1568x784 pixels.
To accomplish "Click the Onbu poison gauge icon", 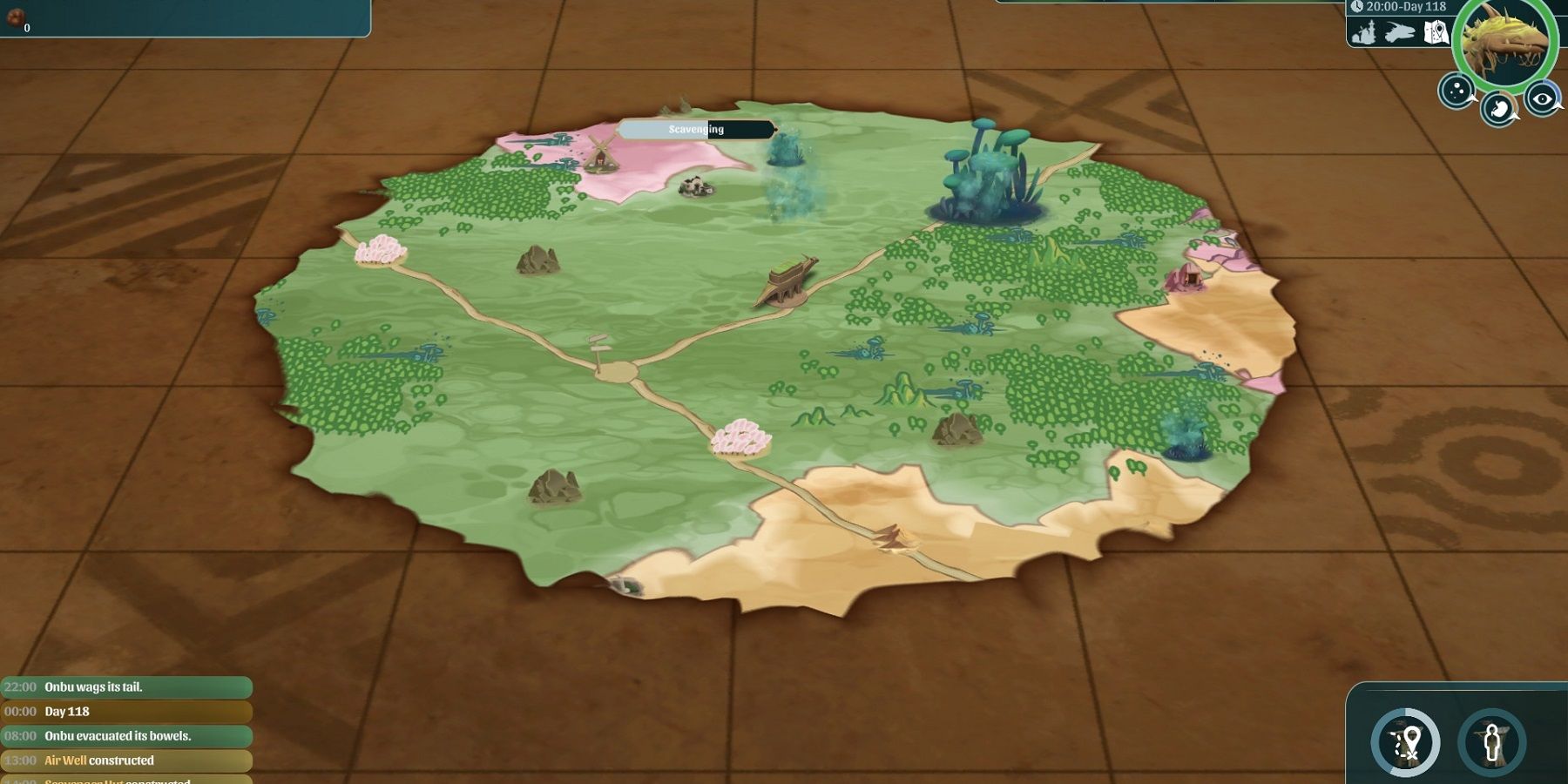I will click(1456, 91).
